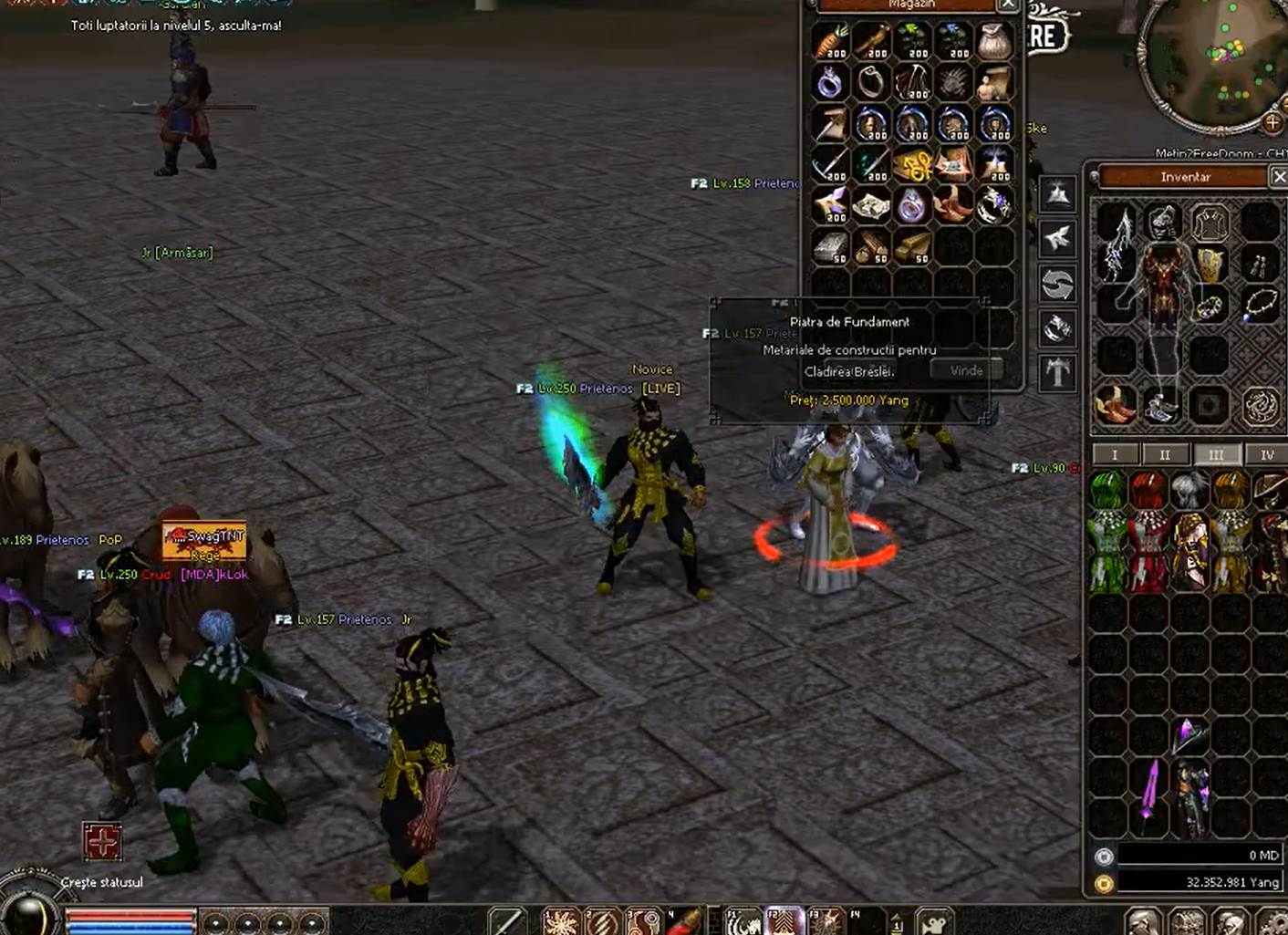
Task: Click the circular arrows side button
Action: click(1057, 285)
